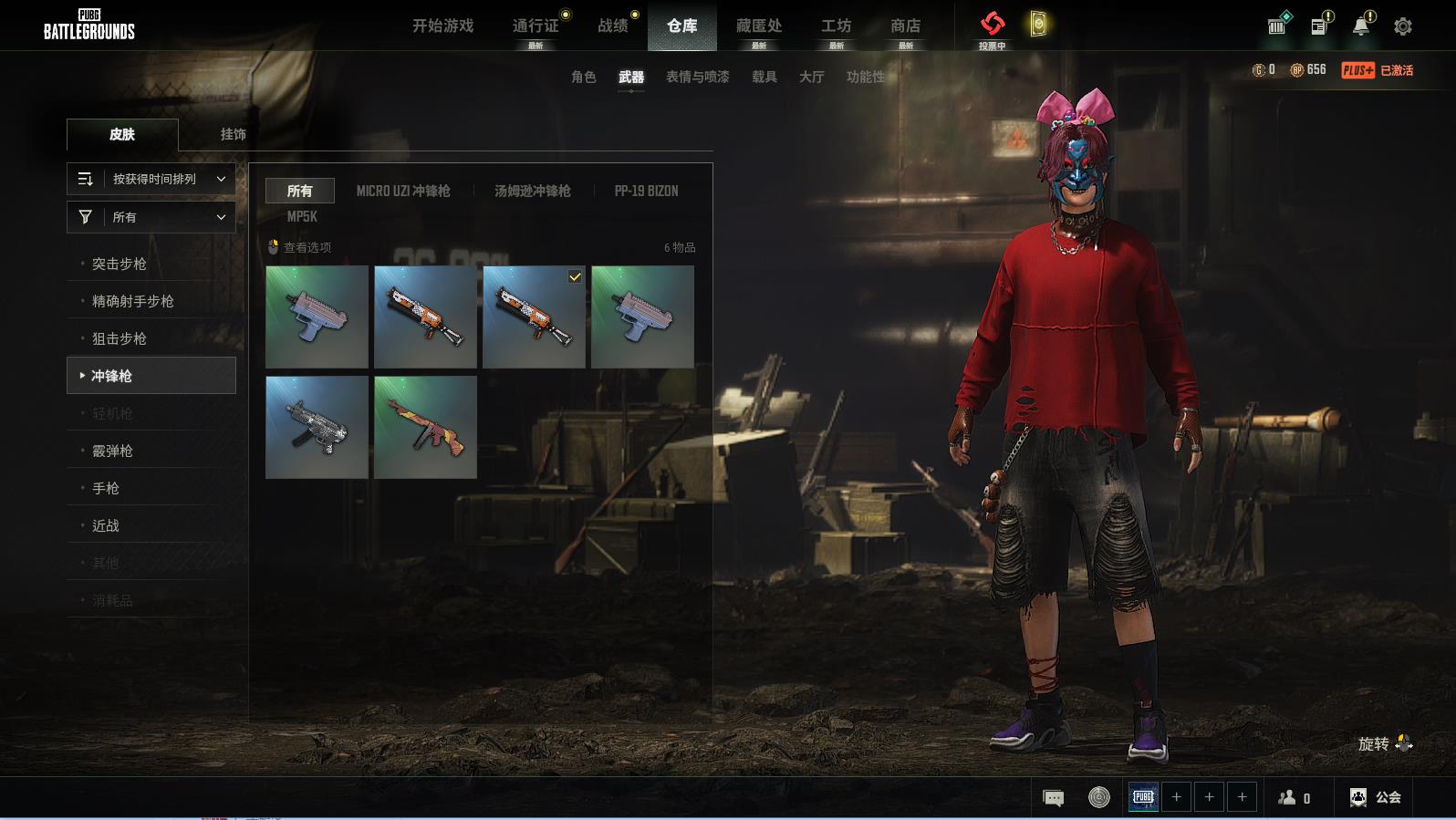Open the 工坊 workshop tab
This screenshot has height=820, width=1456.
click(836, 26)
